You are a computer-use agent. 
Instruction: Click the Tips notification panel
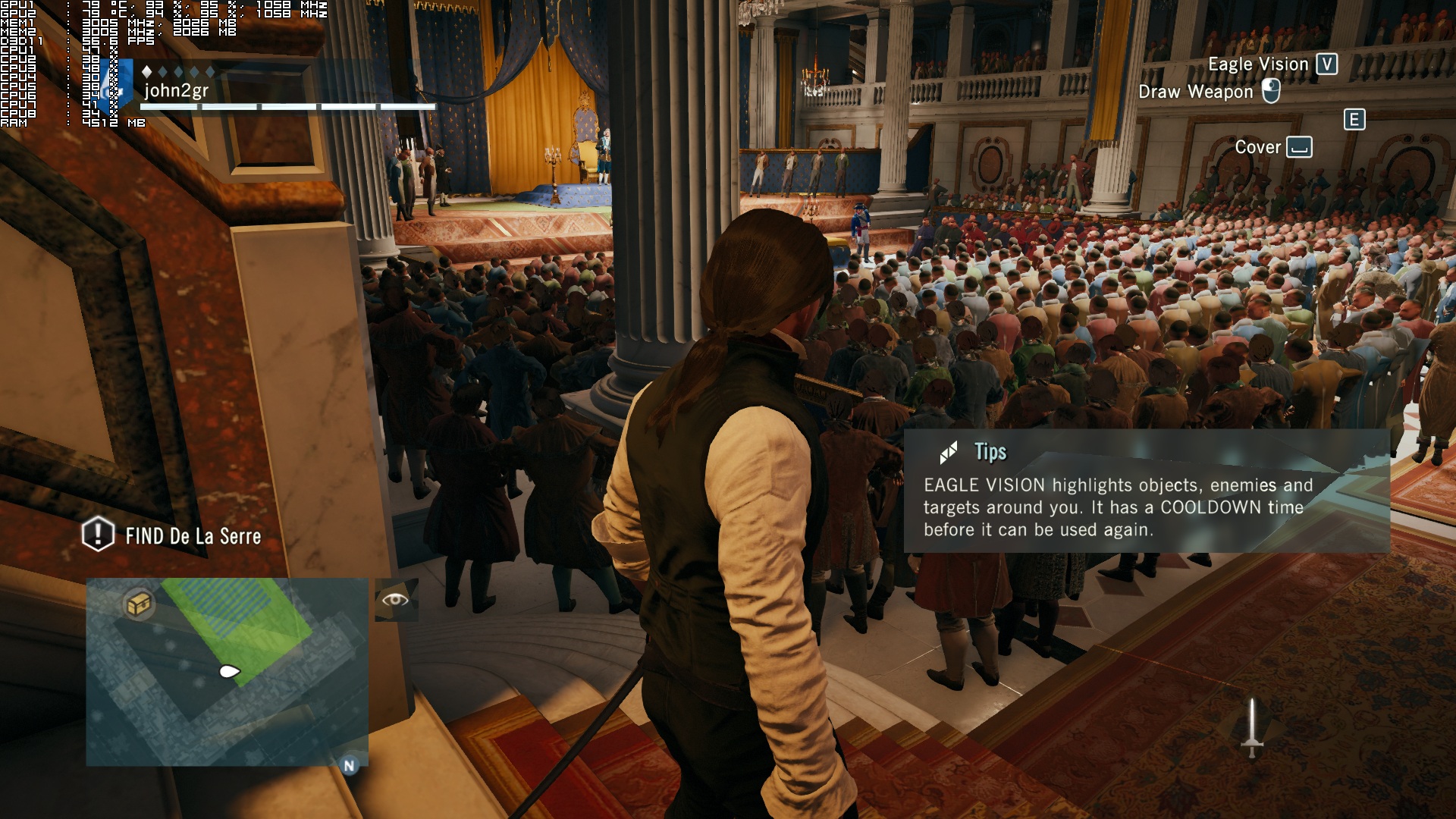1146,491
